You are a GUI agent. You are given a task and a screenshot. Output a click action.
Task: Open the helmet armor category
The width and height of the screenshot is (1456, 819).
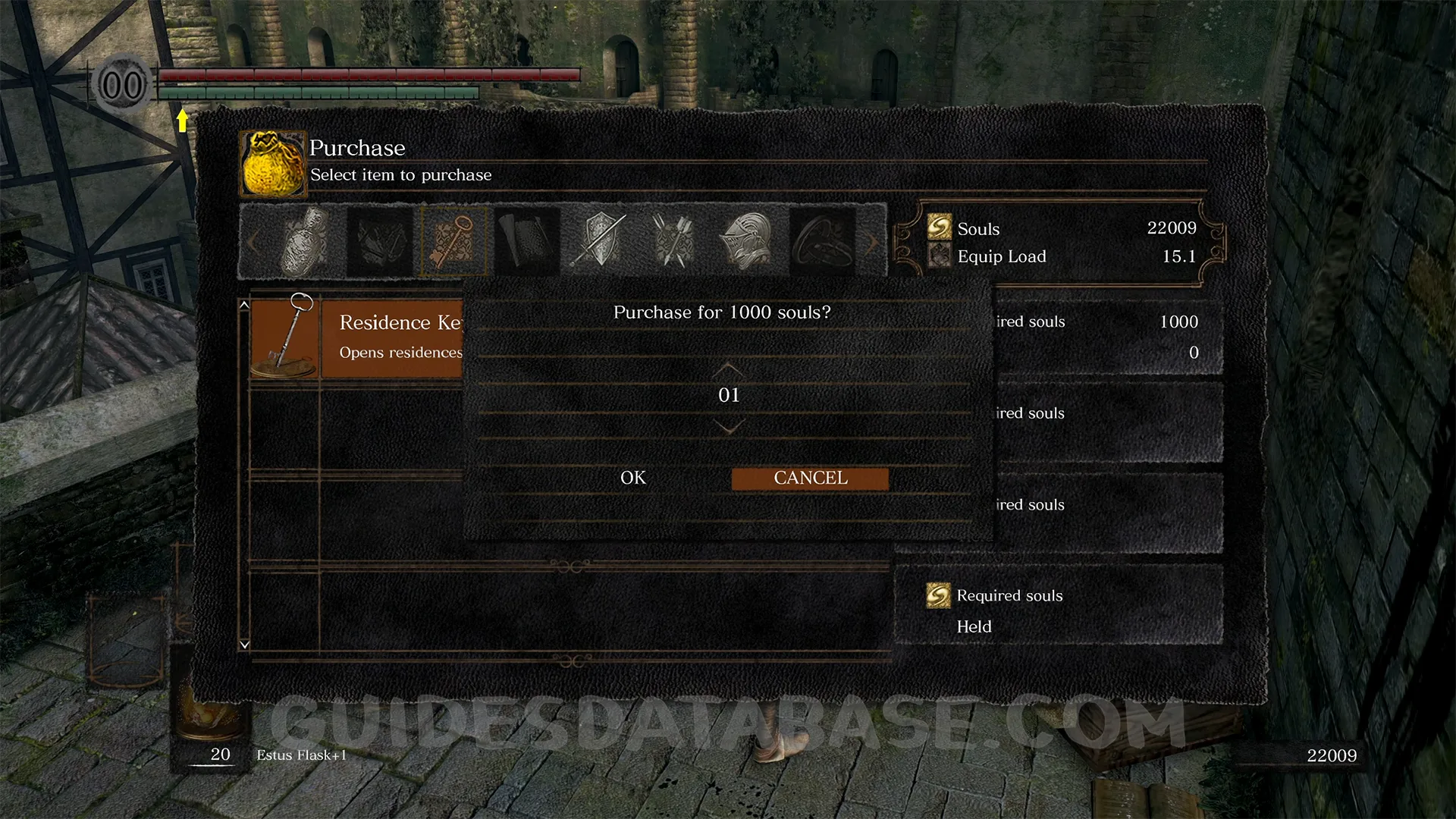[x=747, y=241]
